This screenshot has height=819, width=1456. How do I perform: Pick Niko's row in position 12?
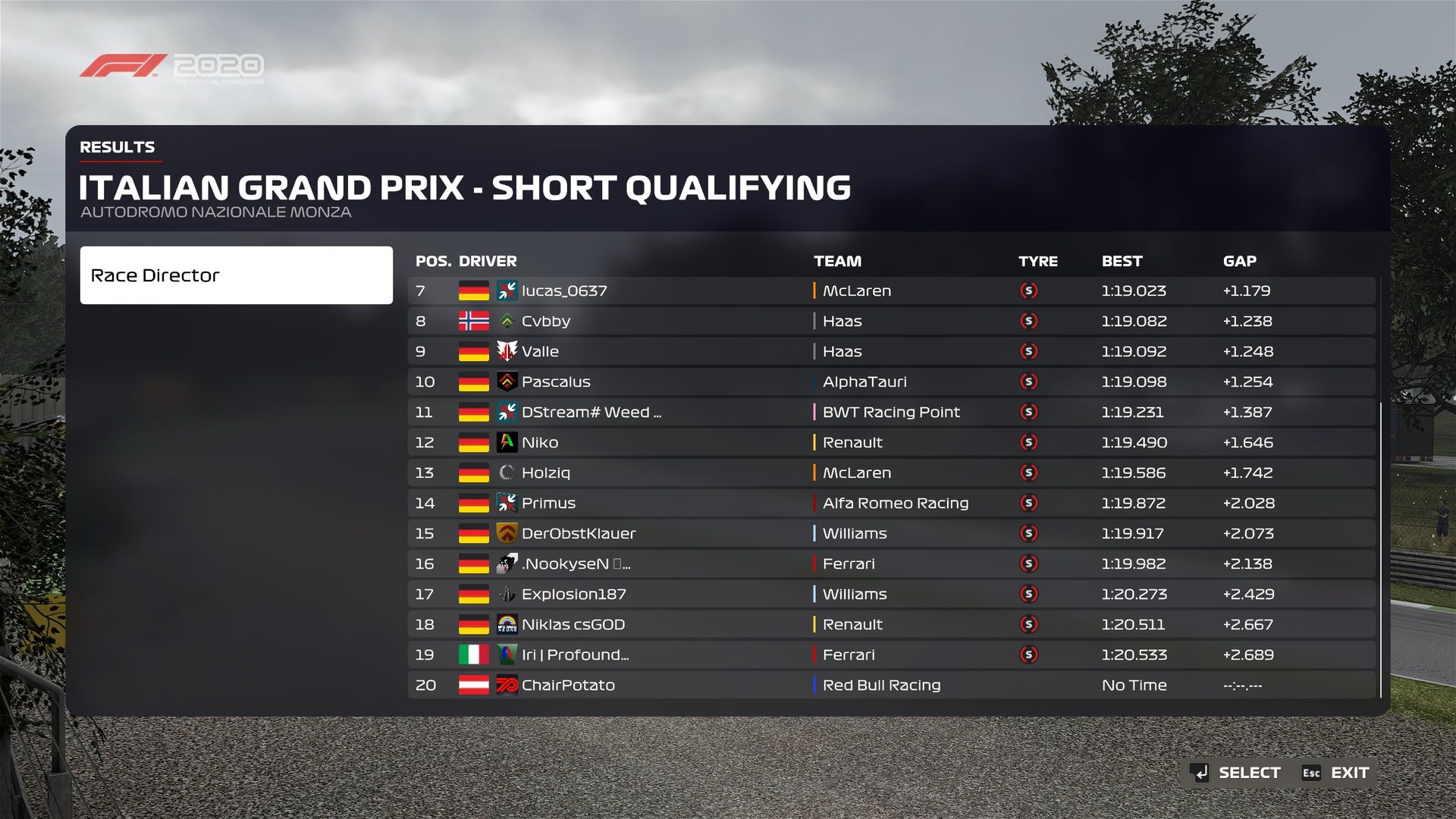coord(891,442)
